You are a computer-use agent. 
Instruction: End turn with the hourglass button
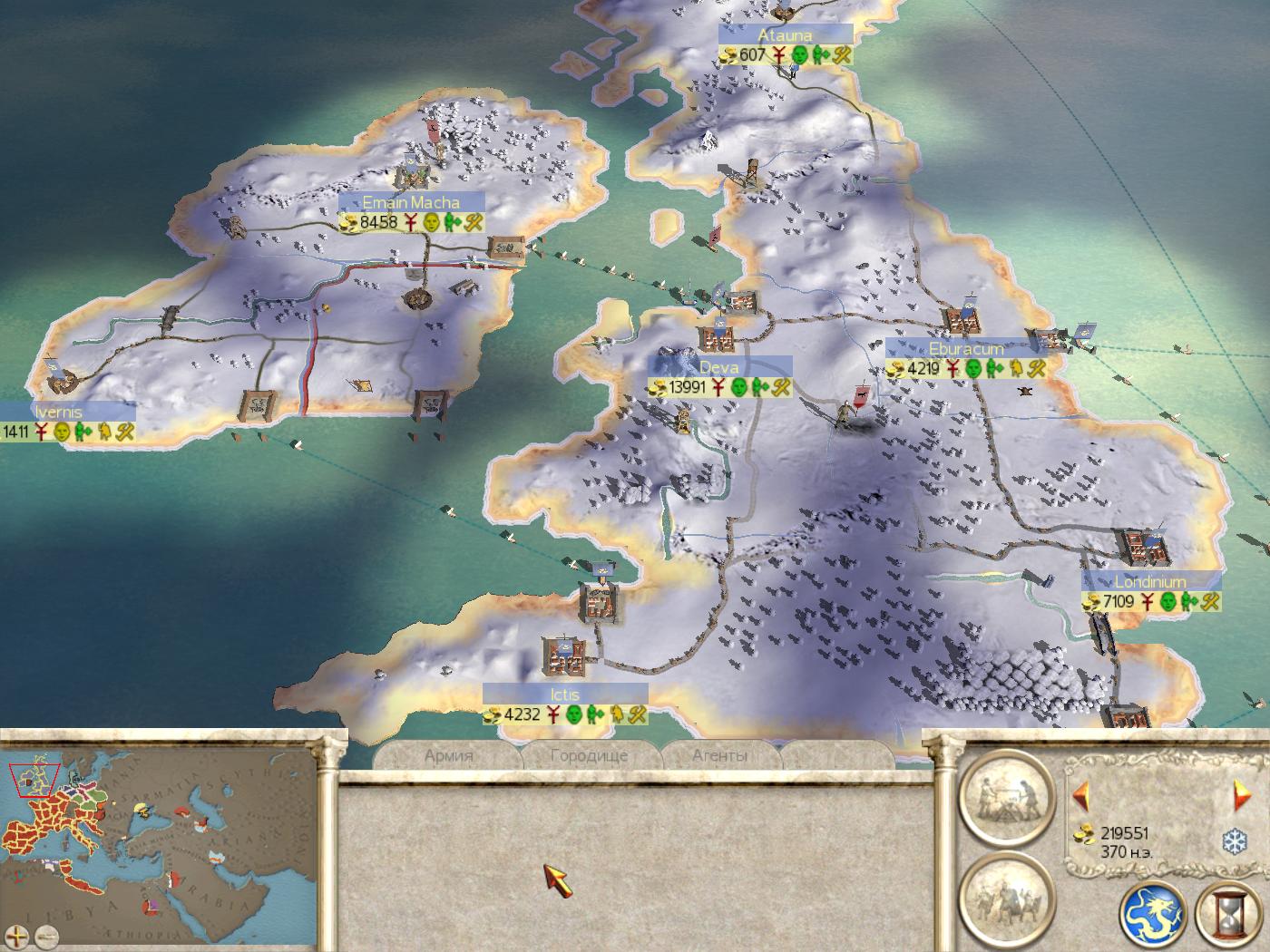pyautogui.click(x=1229, y=914)
